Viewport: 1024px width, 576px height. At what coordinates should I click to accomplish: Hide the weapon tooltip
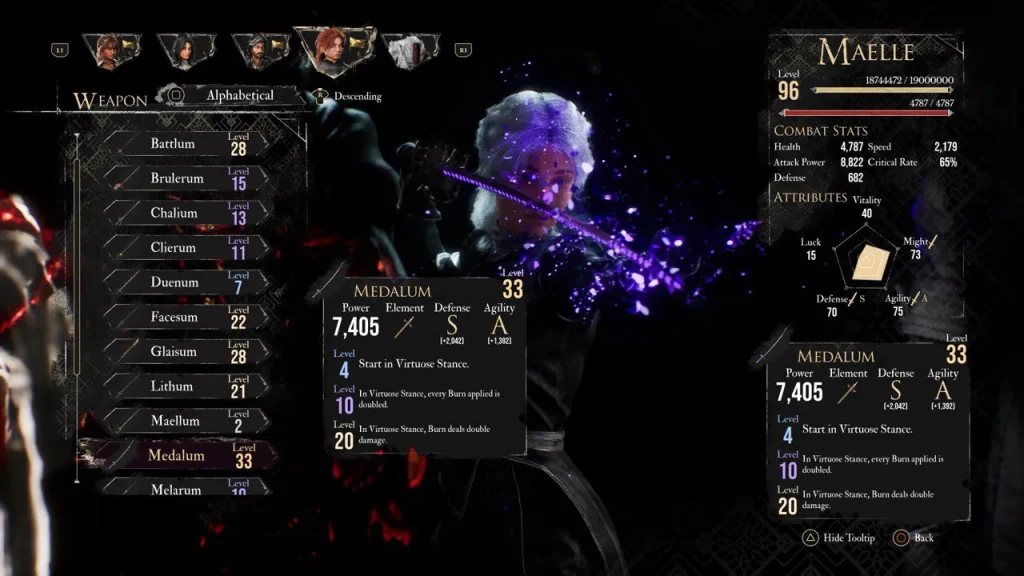click(837, 538)
